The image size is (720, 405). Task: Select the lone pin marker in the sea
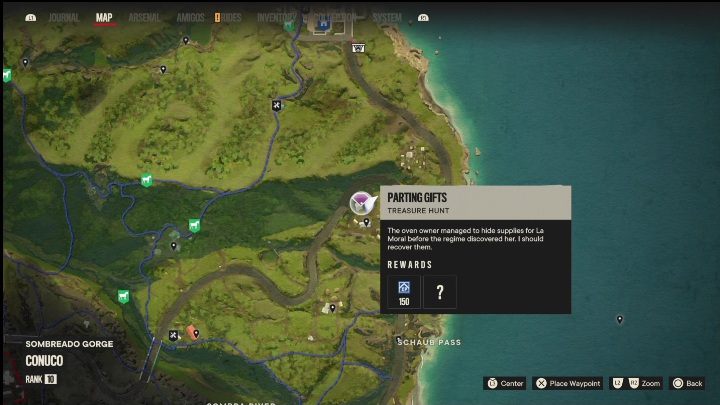[620, 320]
